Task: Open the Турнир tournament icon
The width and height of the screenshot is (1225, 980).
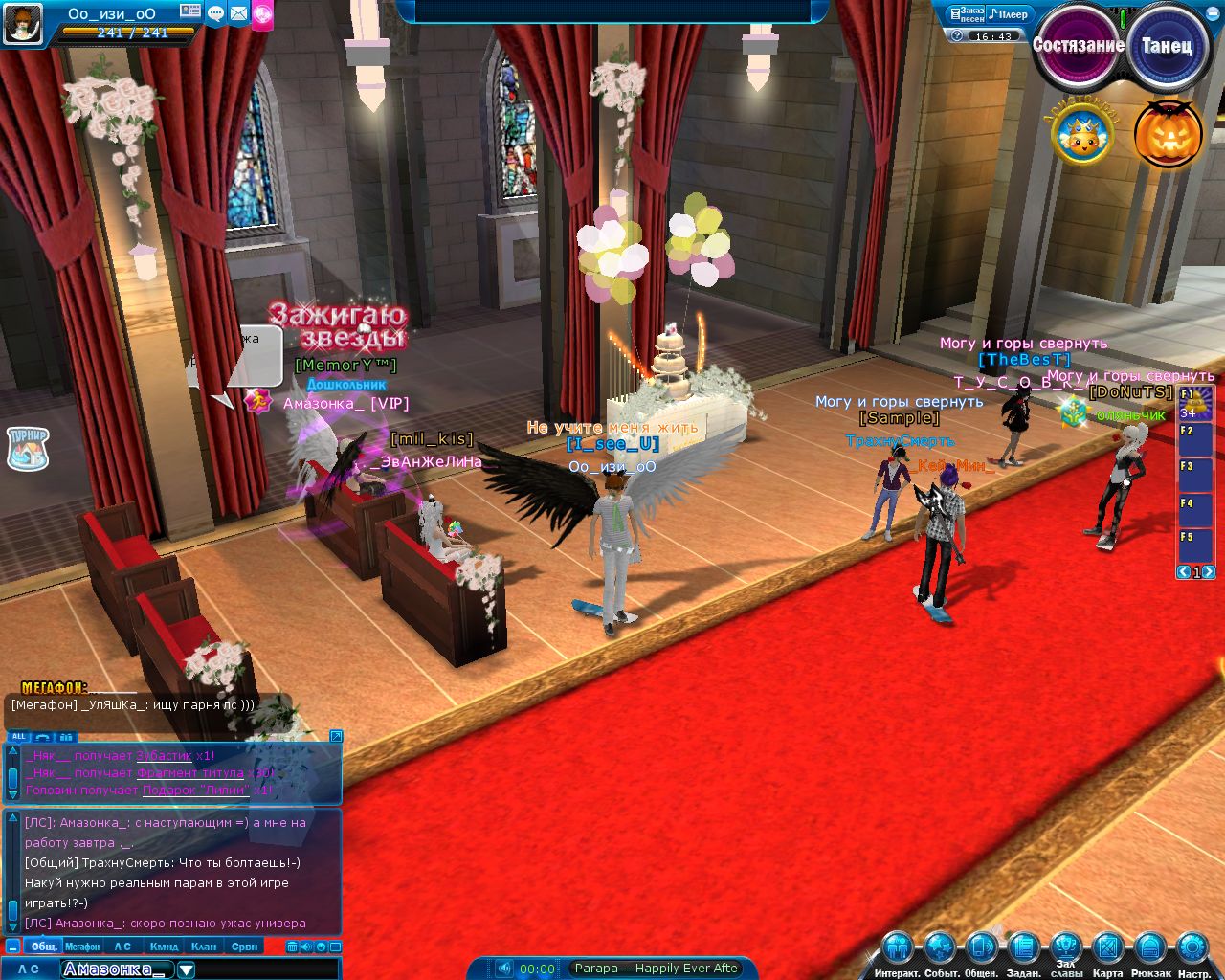Action: [28, 448]
